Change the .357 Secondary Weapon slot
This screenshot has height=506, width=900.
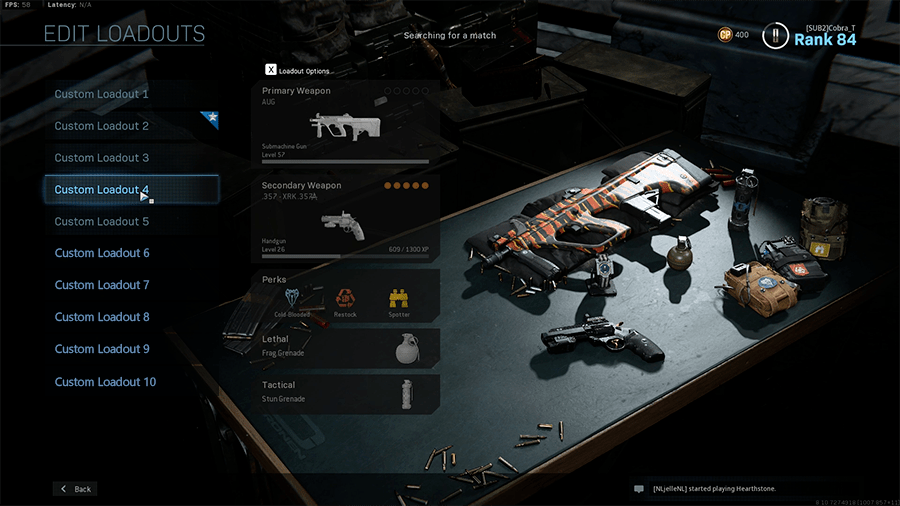(345, 219)
